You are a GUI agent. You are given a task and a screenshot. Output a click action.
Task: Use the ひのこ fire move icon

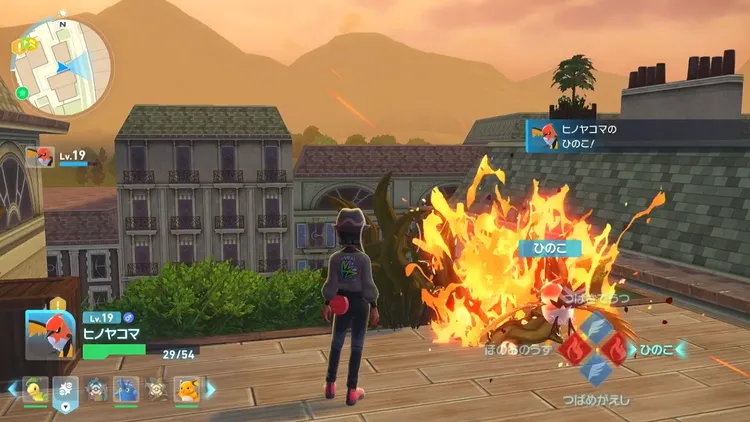coord(616,349)
